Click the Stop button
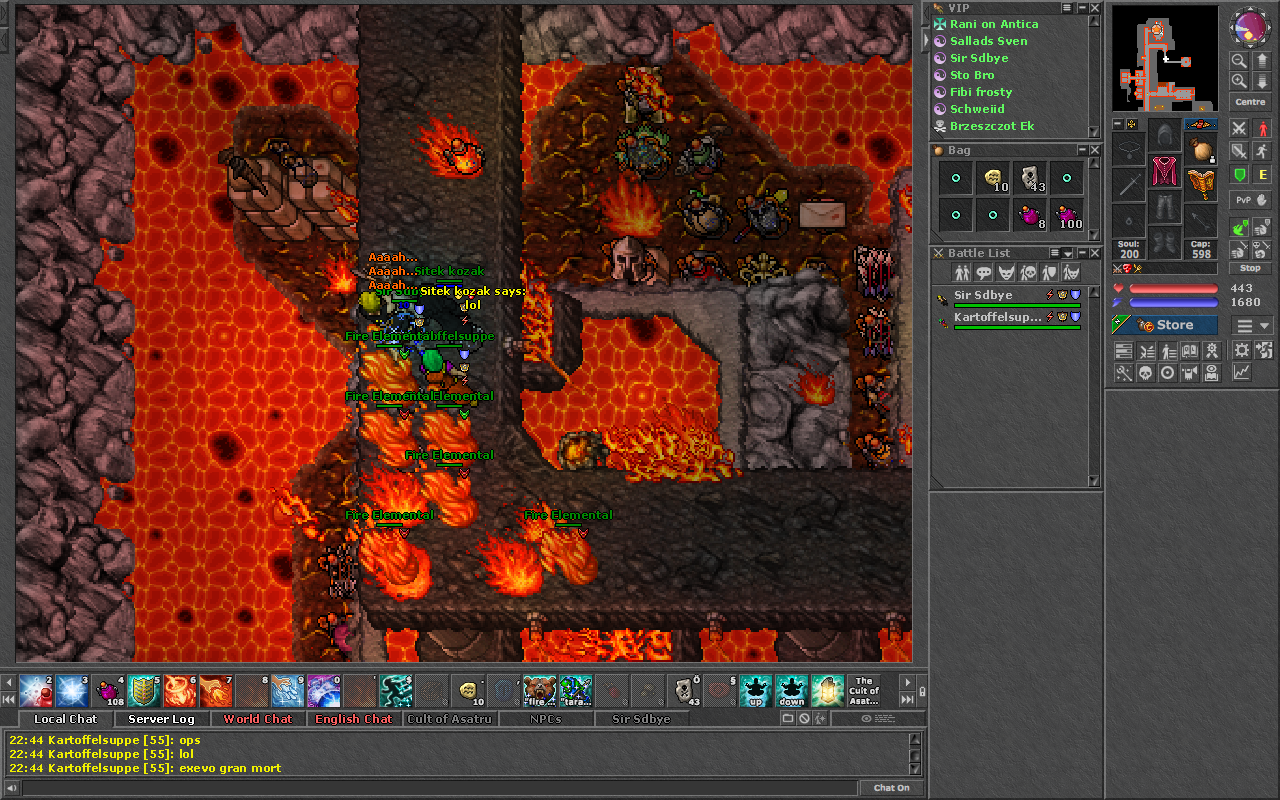1280x800 pixels. [x=1250, y=268]
